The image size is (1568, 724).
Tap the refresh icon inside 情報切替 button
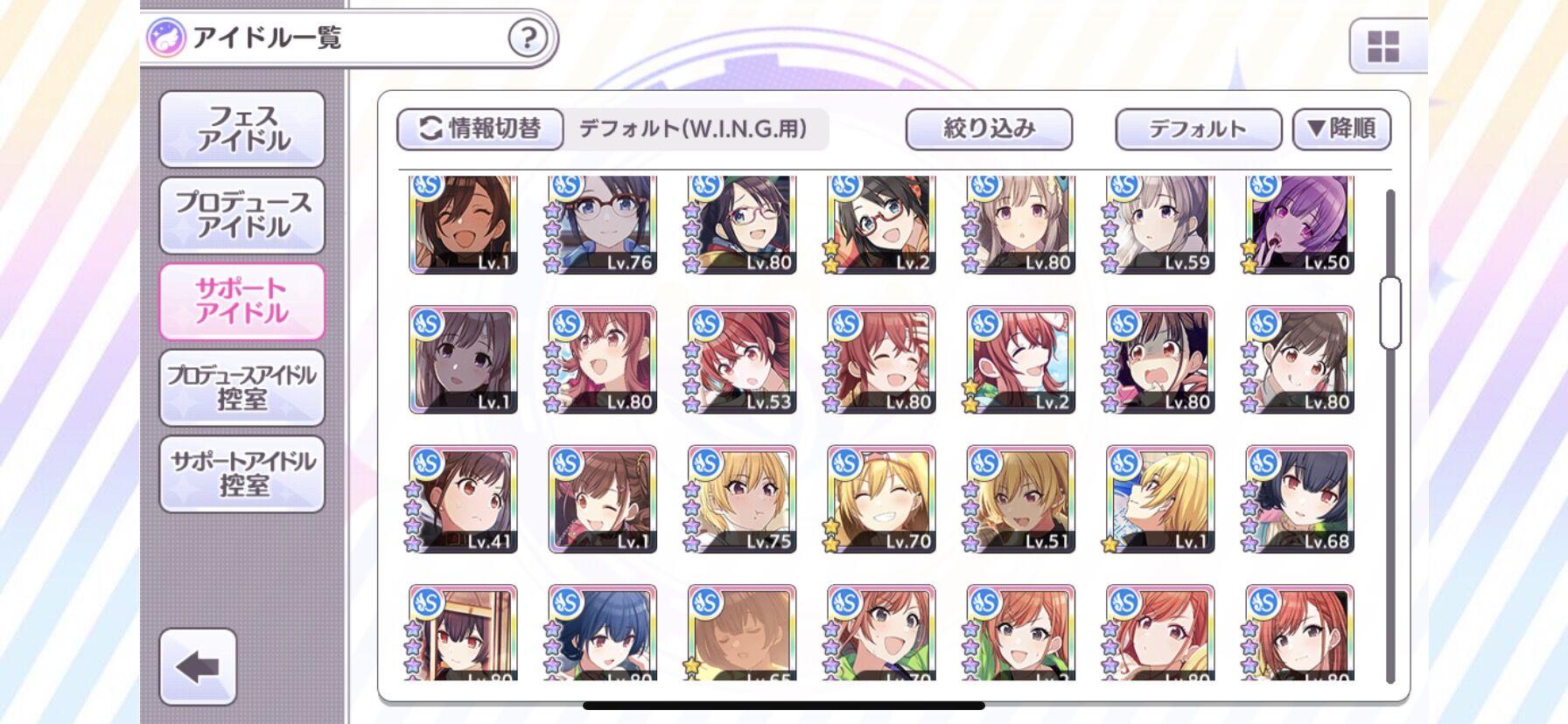(x=430, y=128)
